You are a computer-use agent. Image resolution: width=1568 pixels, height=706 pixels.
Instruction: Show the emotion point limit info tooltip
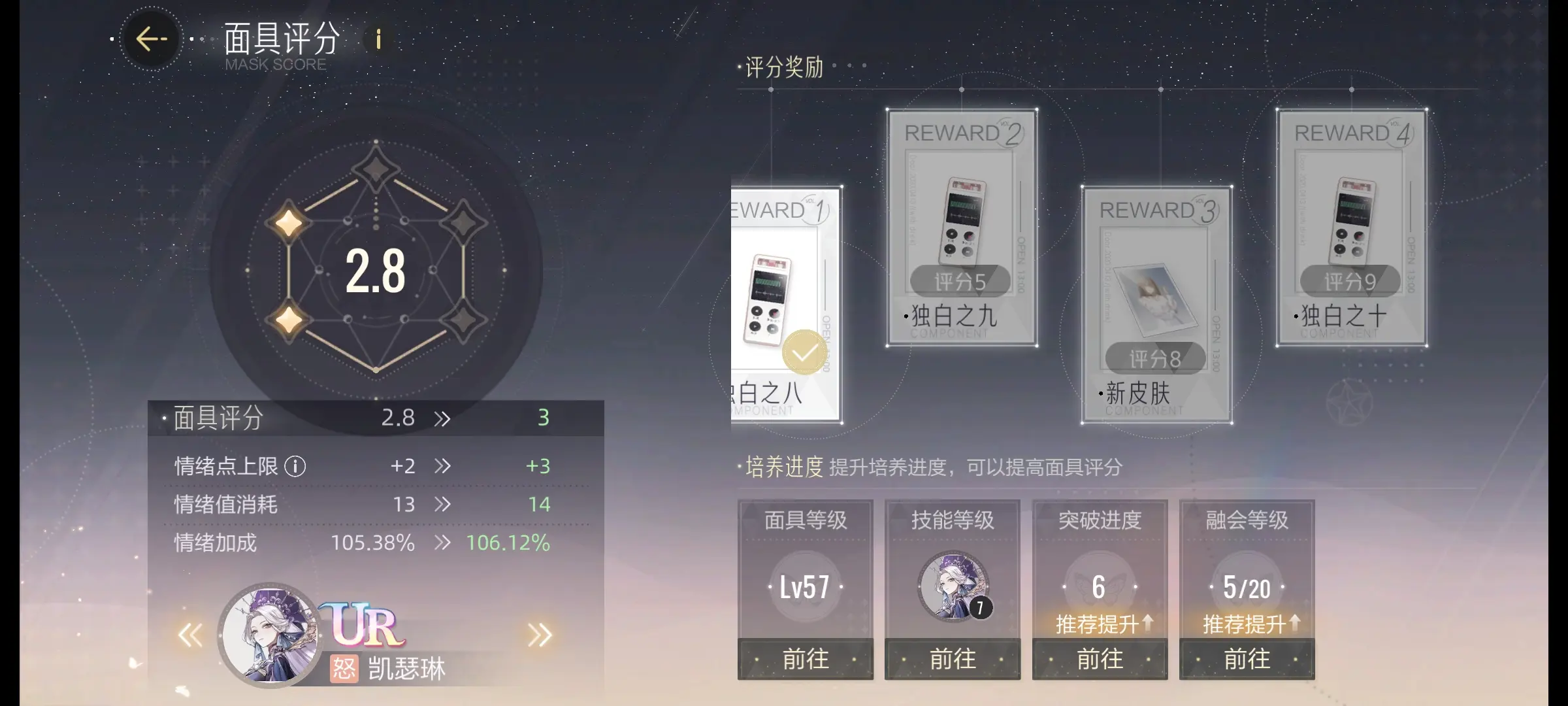click(295, 467)
